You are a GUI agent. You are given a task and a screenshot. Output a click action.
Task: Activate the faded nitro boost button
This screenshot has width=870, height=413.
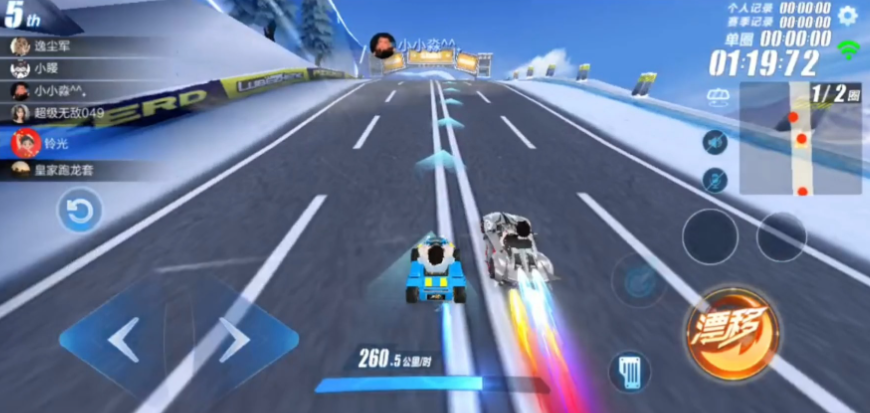[638, 279]
